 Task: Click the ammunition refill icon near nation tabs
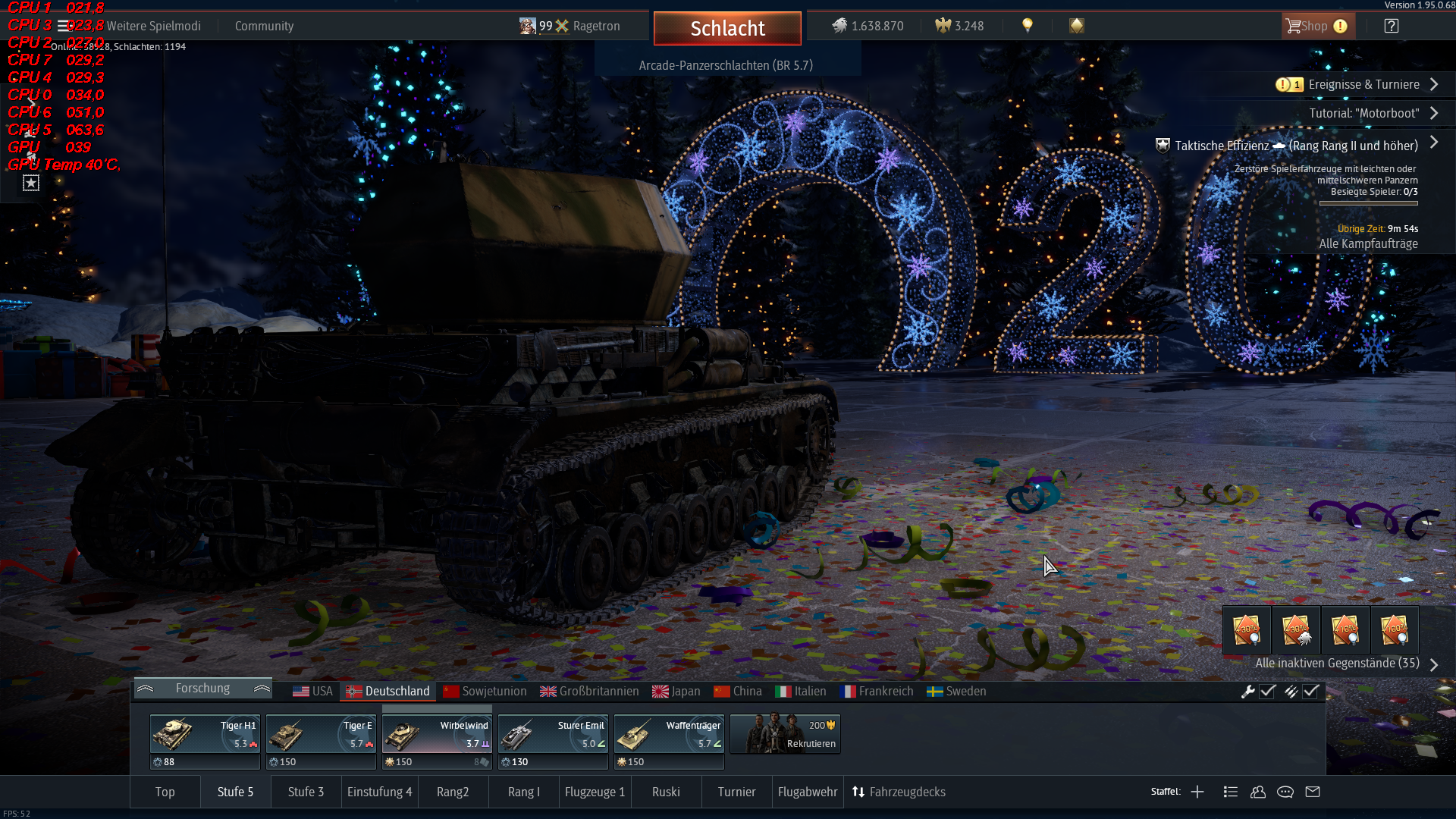click(1291, 691)
